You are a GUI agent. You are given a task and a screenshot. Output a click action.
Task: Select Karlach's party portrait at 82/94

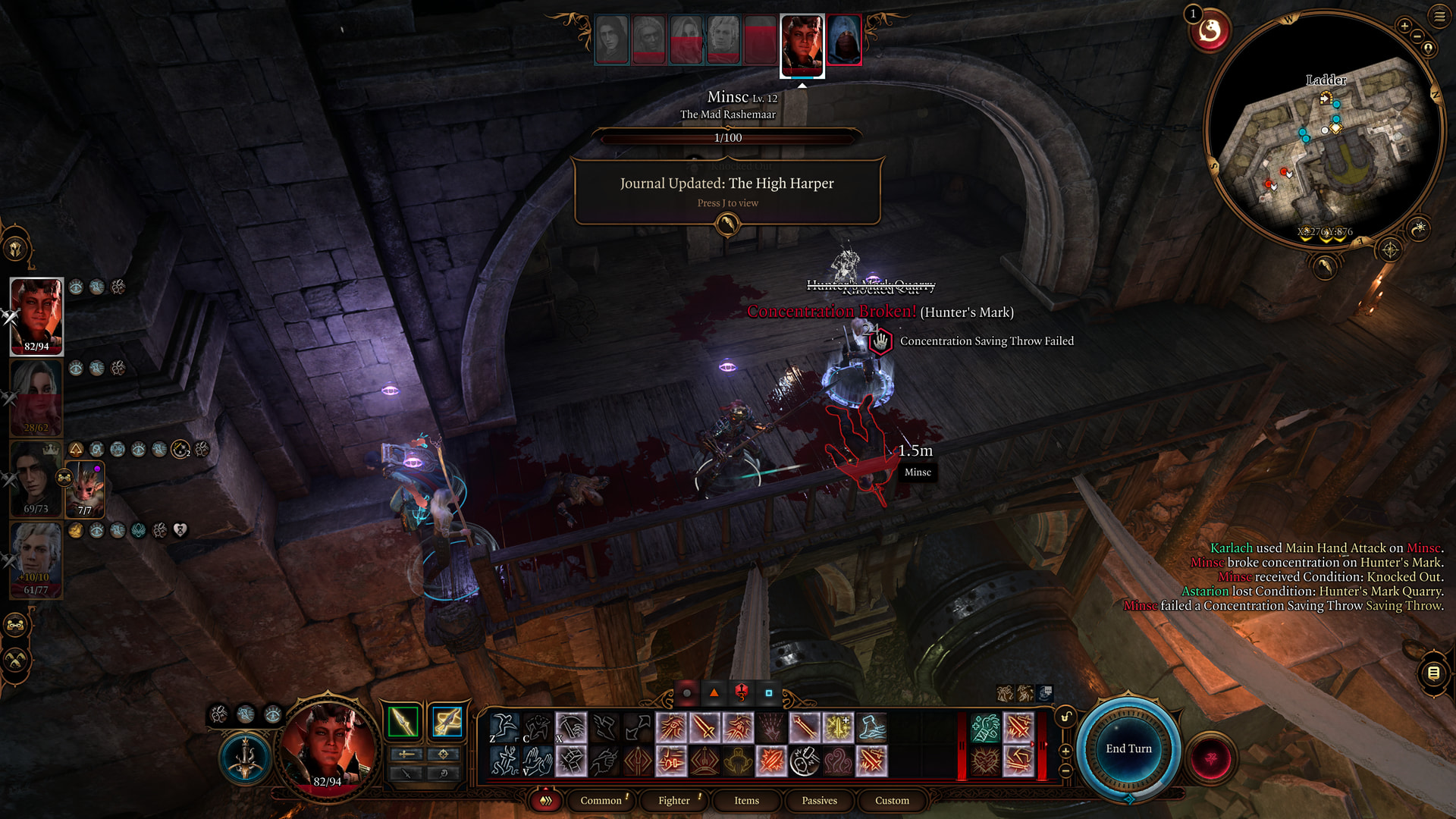tap(36, 315)
